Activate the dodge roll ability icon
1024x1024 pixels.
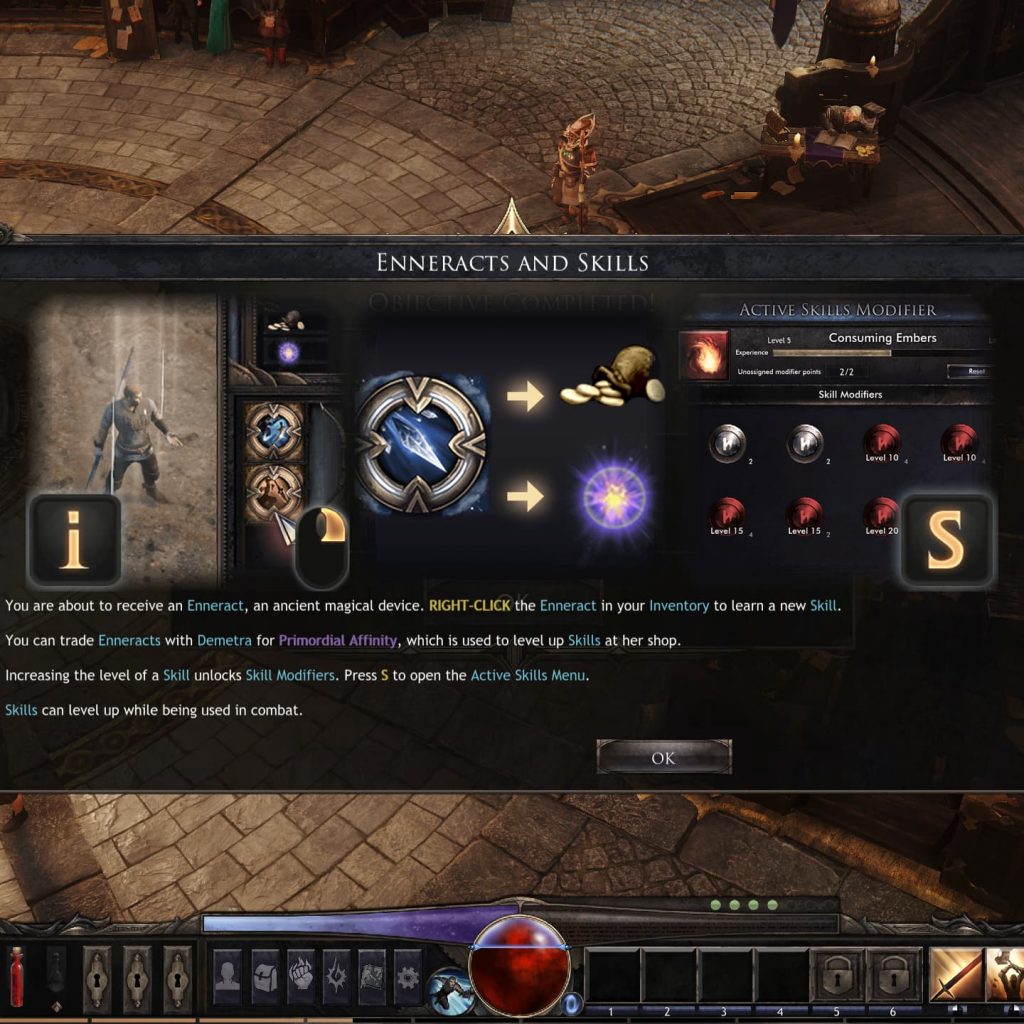(x=451, y=990)
